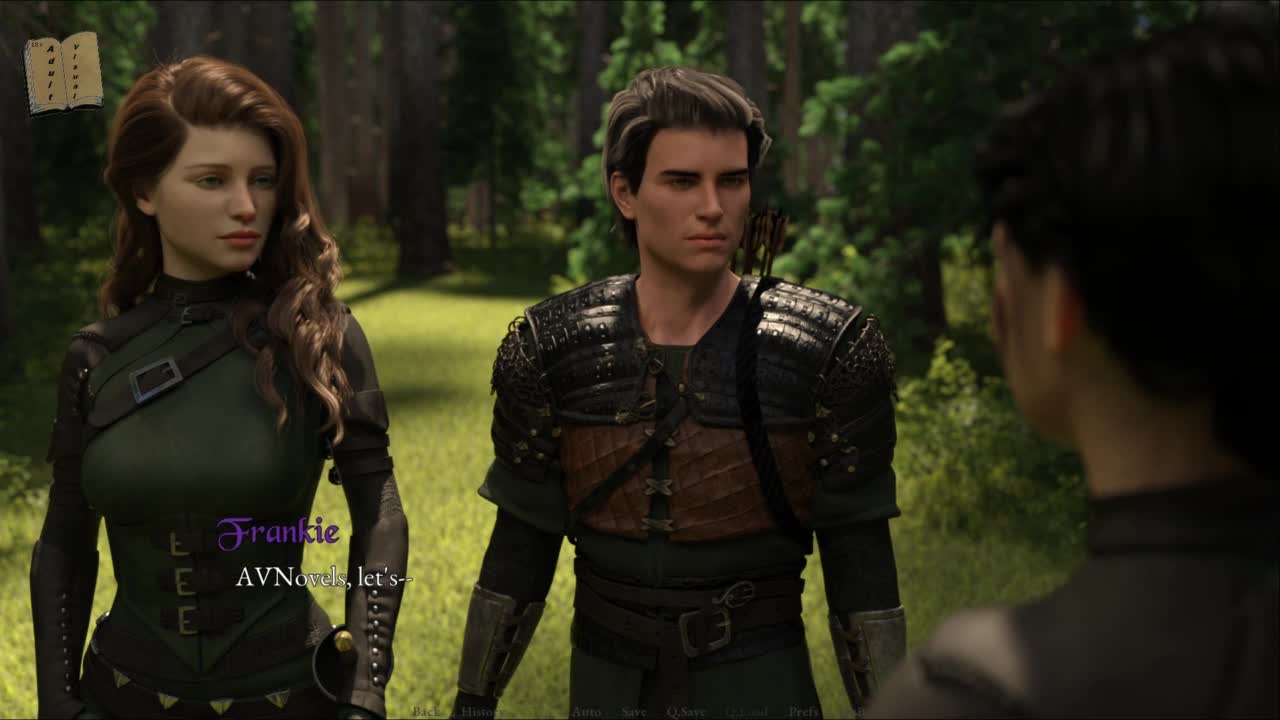Open the Prefs settings

(x=804, y=711)
